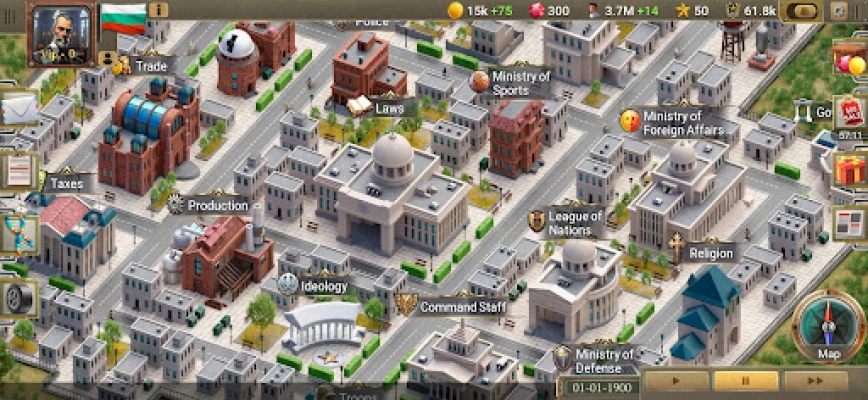This screenshot has width=868, height=400.
Task: Click the Bulgarian flag icon
Action: pos(123,17)
